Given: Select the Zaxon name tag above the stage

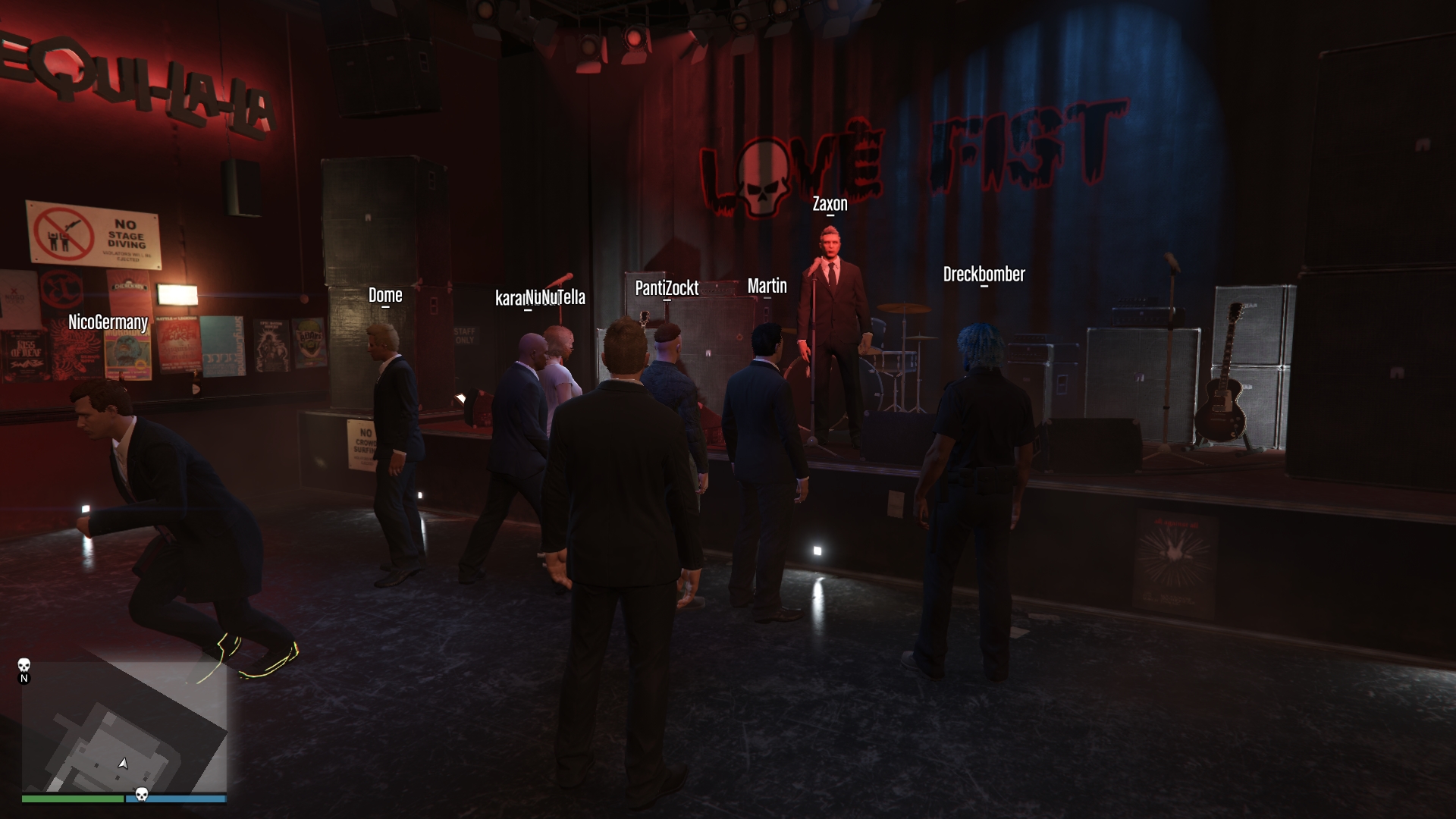Looking at the screenshot, I should [830, 204].
